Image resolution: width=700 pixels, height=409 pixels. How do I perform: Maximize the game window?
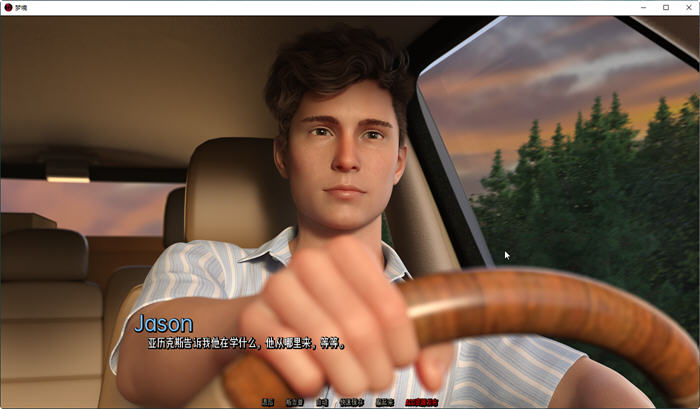click(x=666, y=7)
